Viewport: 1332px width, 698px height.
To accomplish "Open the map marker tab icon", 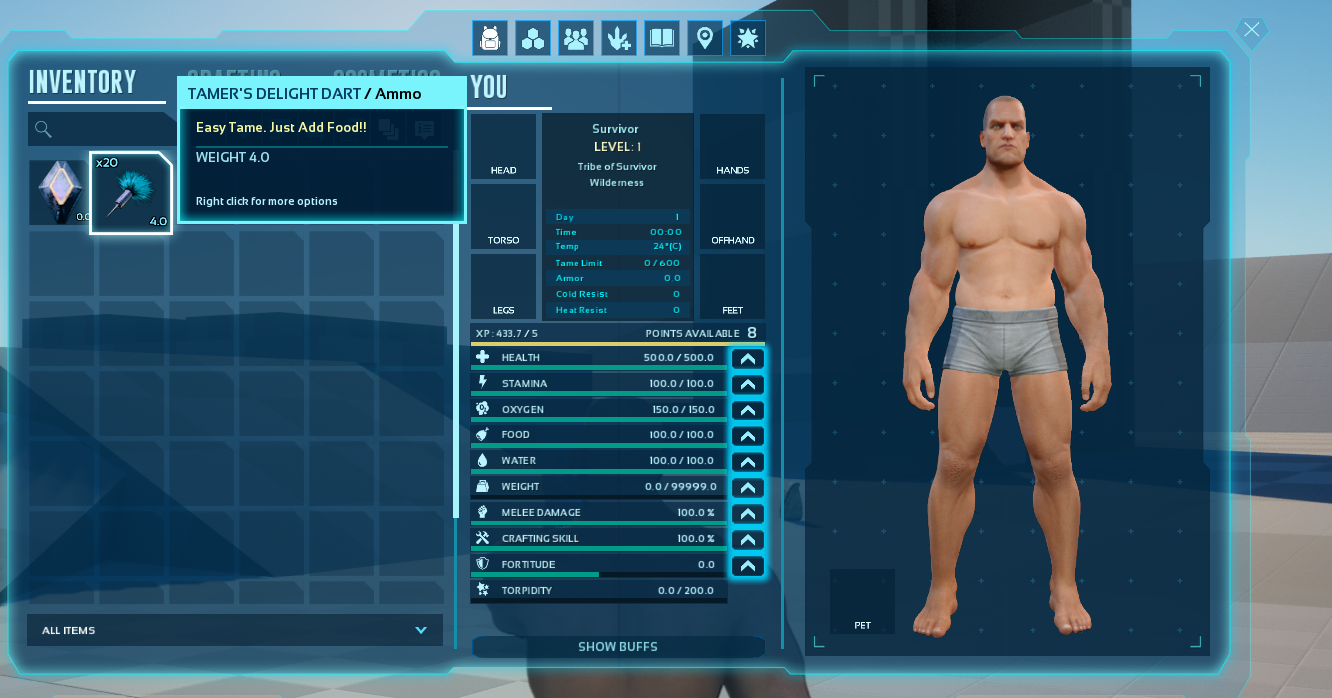I will point(705,39).
